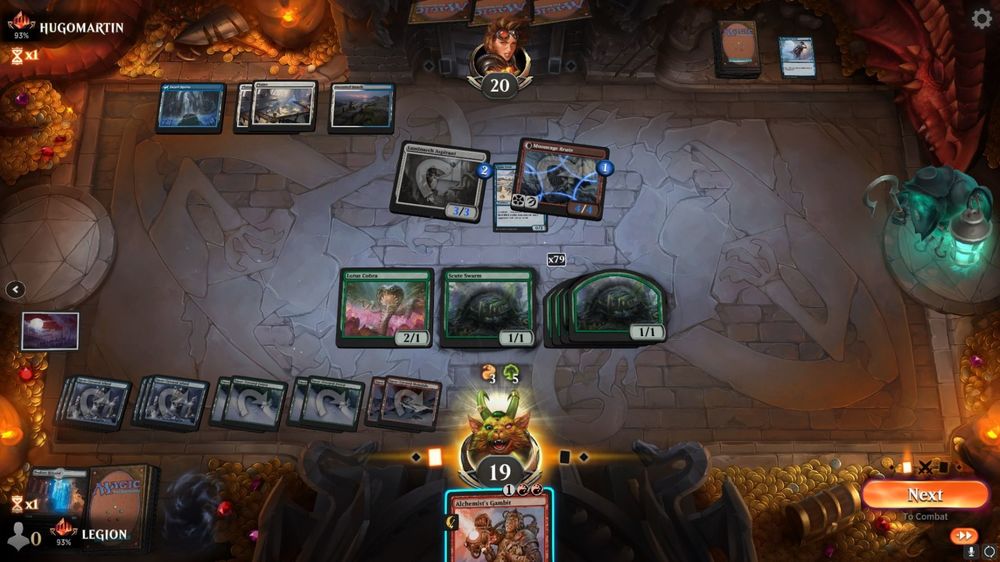Open your graveyard pile beside the library
Image resolution: width=1000 pixels, height=562 pixels.
point(58,491)
